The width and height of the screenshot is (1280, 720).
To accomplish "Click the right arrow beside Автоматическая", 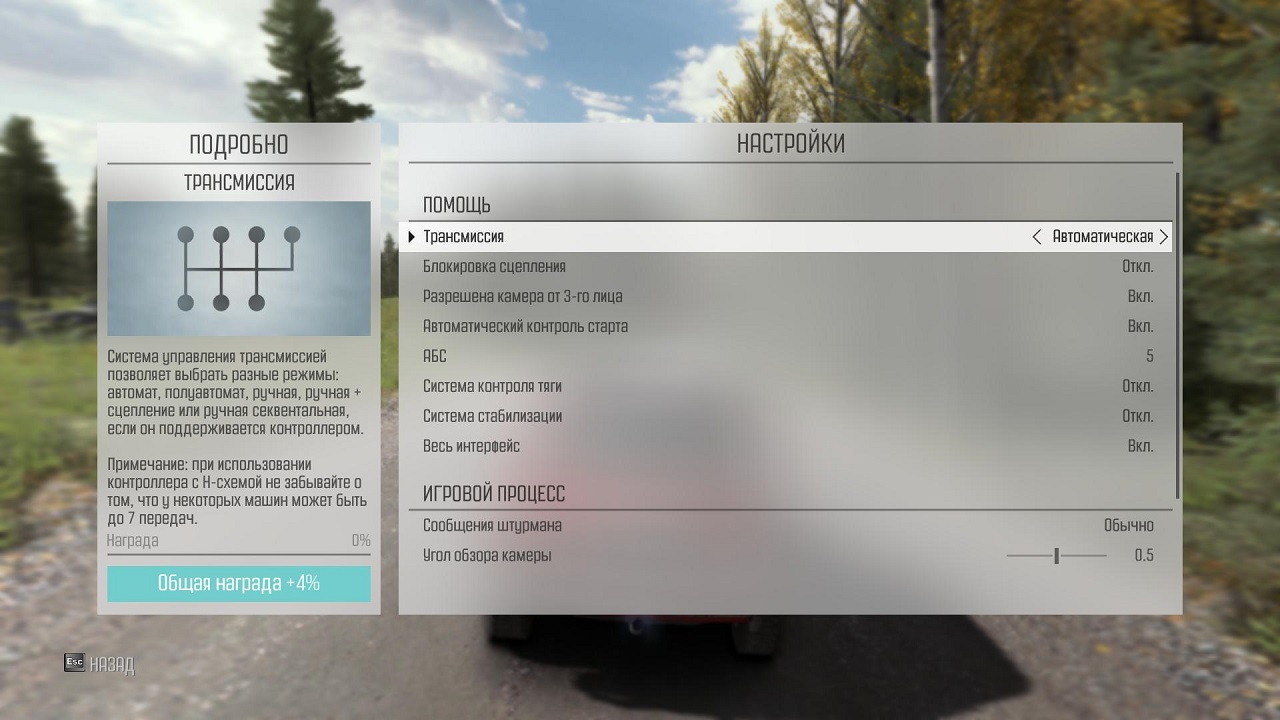I will click(1163, 237).
